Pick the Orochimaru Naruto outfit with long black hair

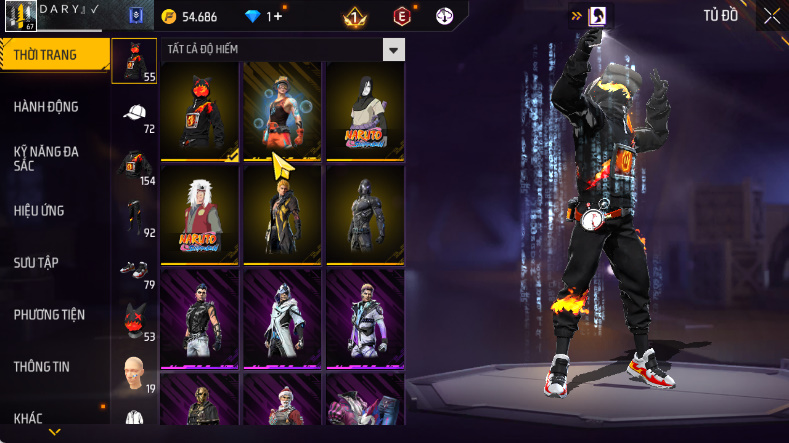click(x=365, y=111)
